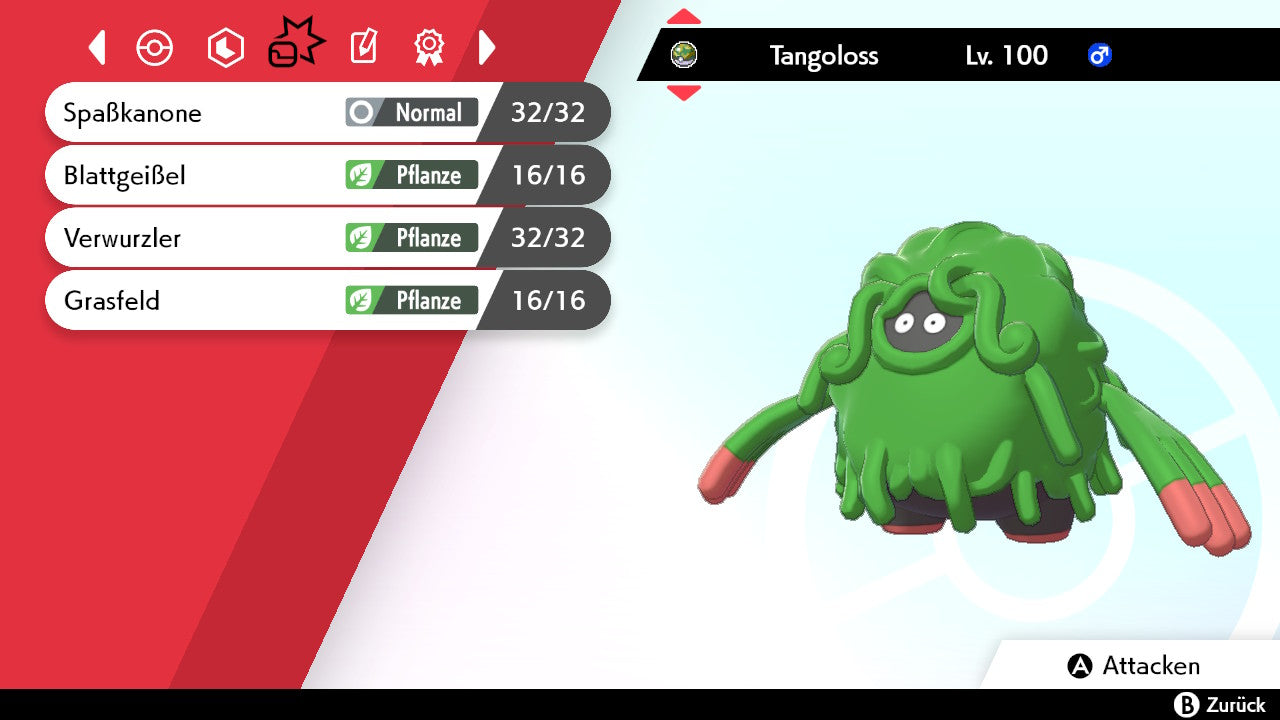The image size is (1280, 720).
Task: Switch to the memo notes tab
Action: coord(363,47)
